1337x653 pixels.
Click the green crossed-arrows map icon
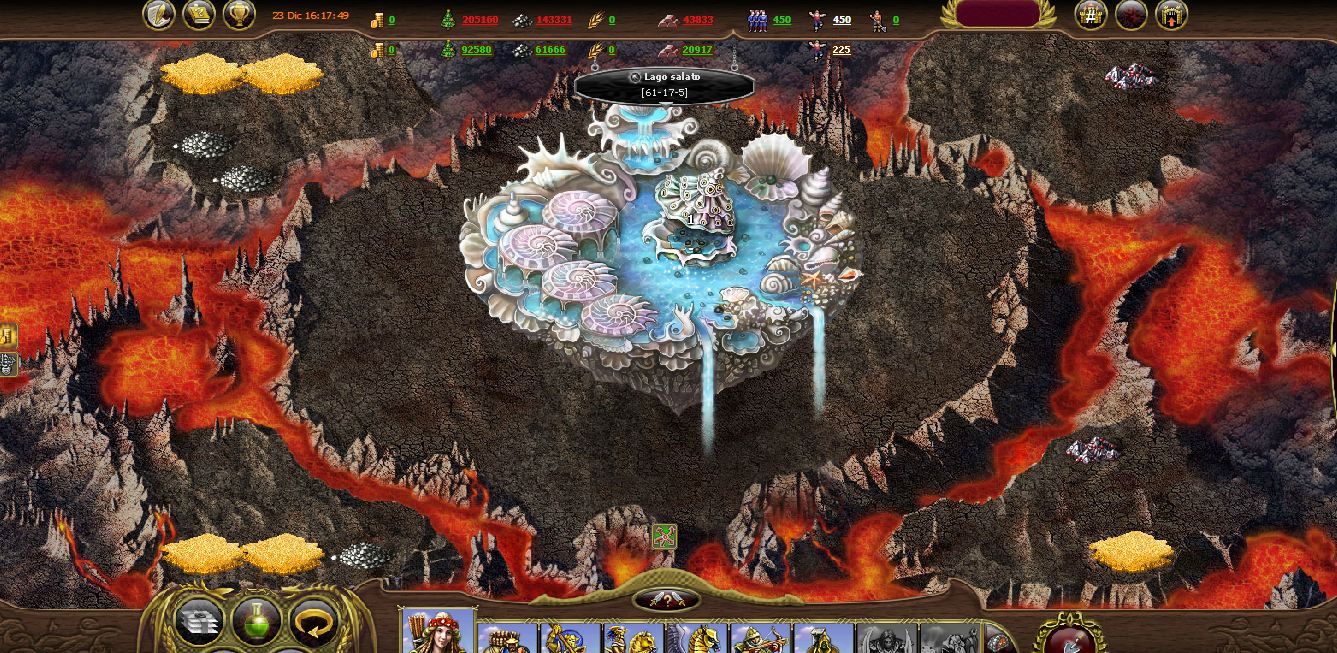point(665,536)
